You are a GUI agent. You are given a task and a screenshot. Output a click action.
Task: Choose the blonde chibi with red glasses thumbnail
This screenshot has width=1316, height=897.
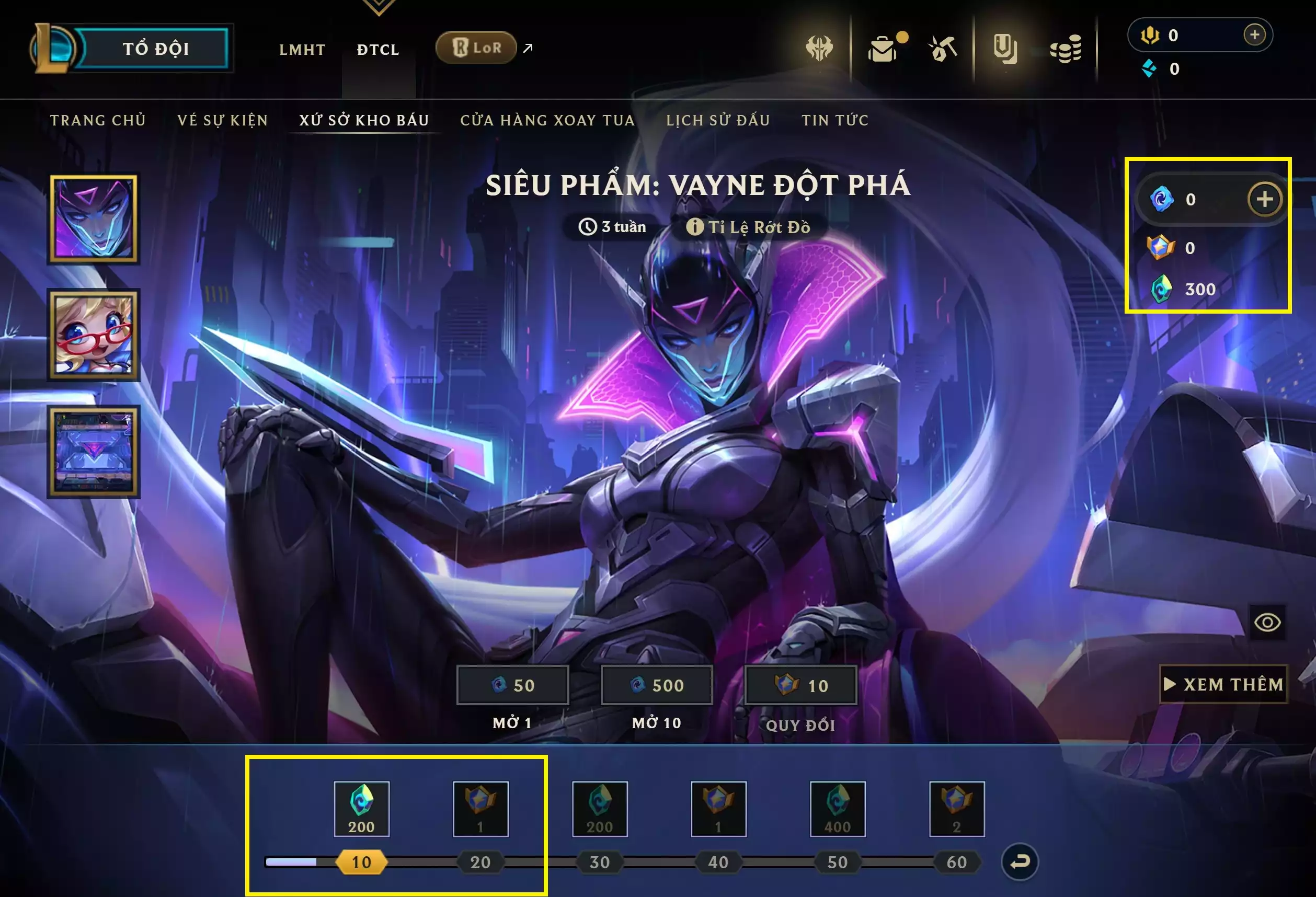94,335
